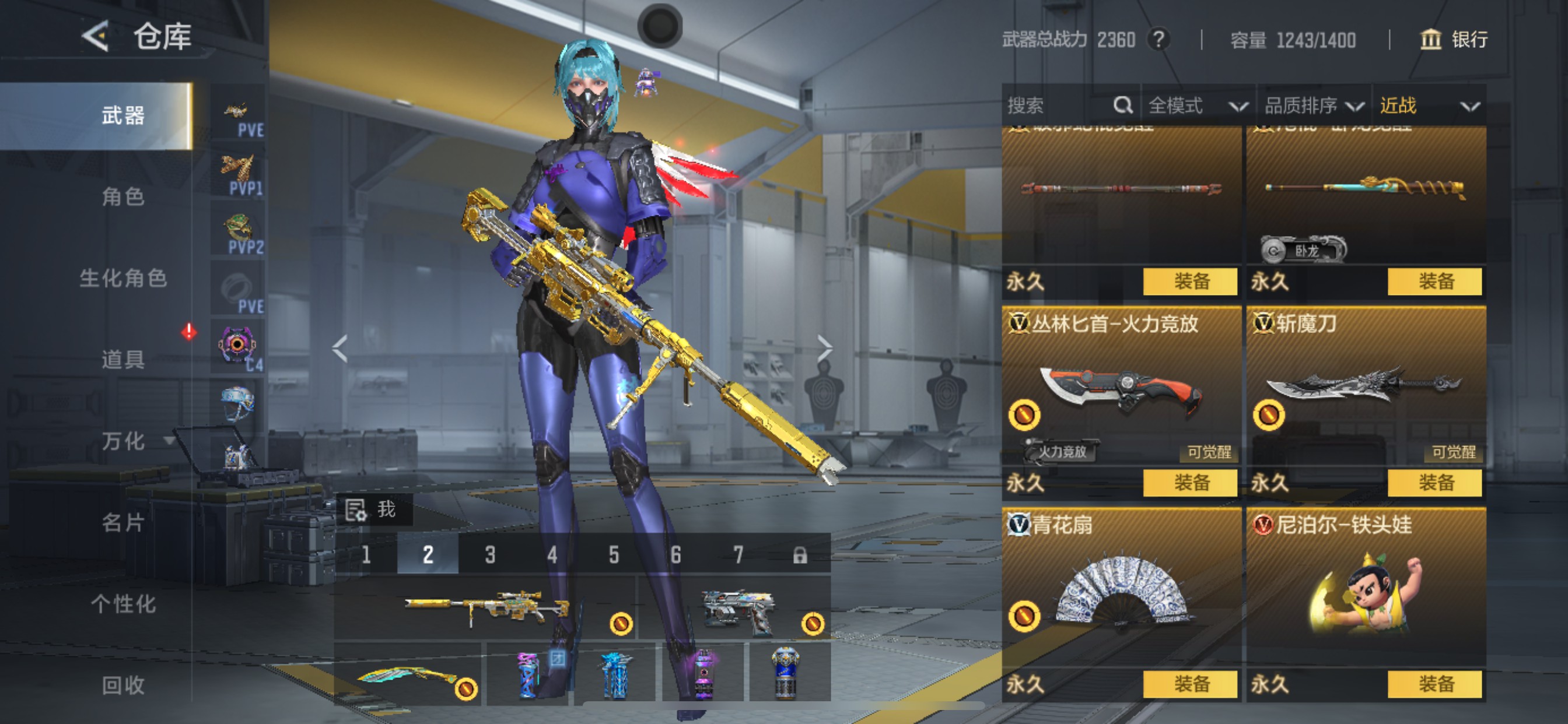The width and height of the screenshot is (1568, 724).
Task: Open the 角色 character tab
Action: coord(123,197)
